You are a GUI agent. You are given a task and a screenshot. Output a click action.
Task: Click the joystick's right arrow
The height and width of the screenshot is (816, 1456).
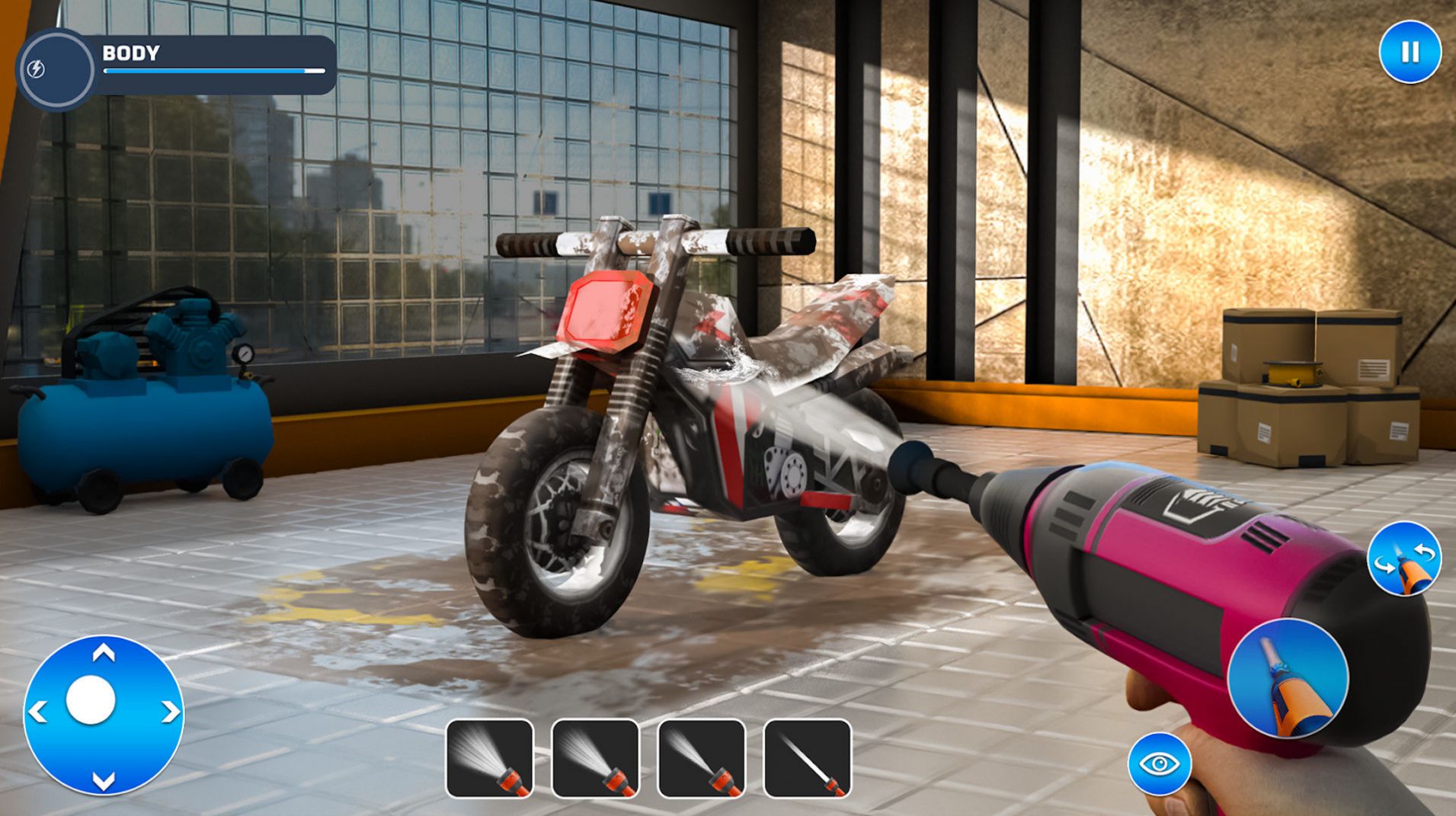170,712
